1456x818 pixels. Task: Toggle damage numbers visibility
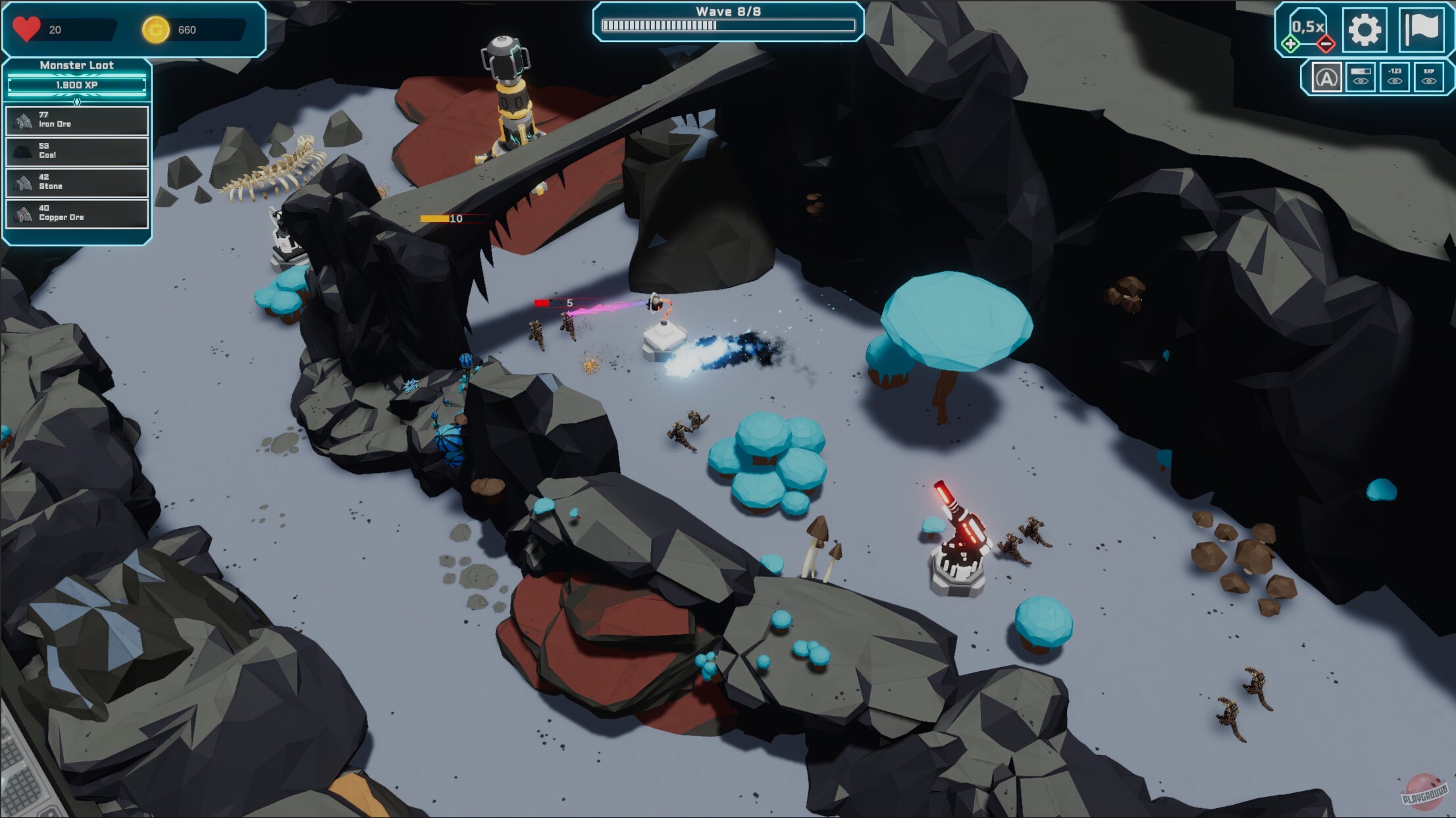click(x=1395, y=78)
